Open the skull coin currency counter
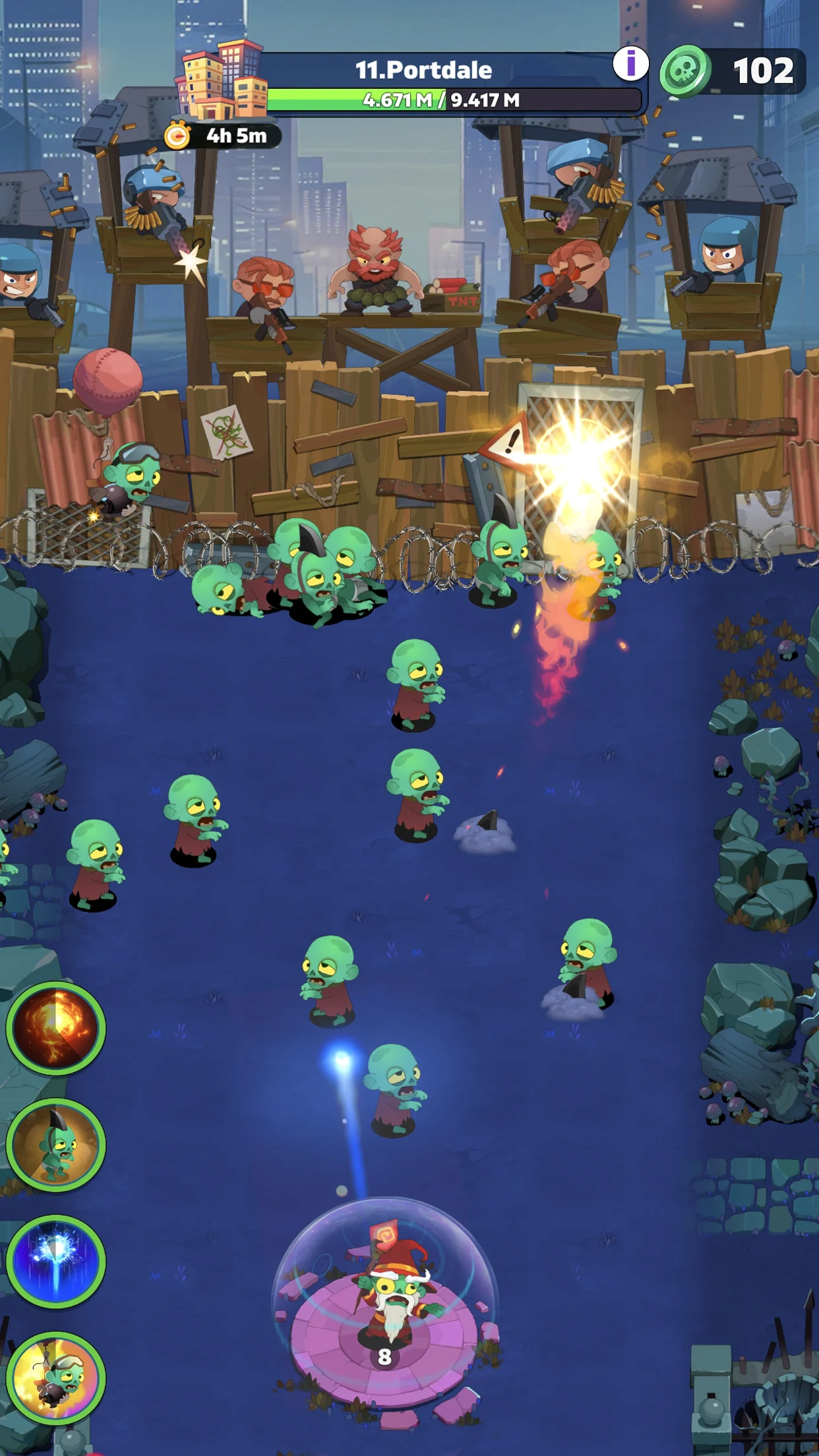This screenshot has width=819, height=1456. [733, 71]
